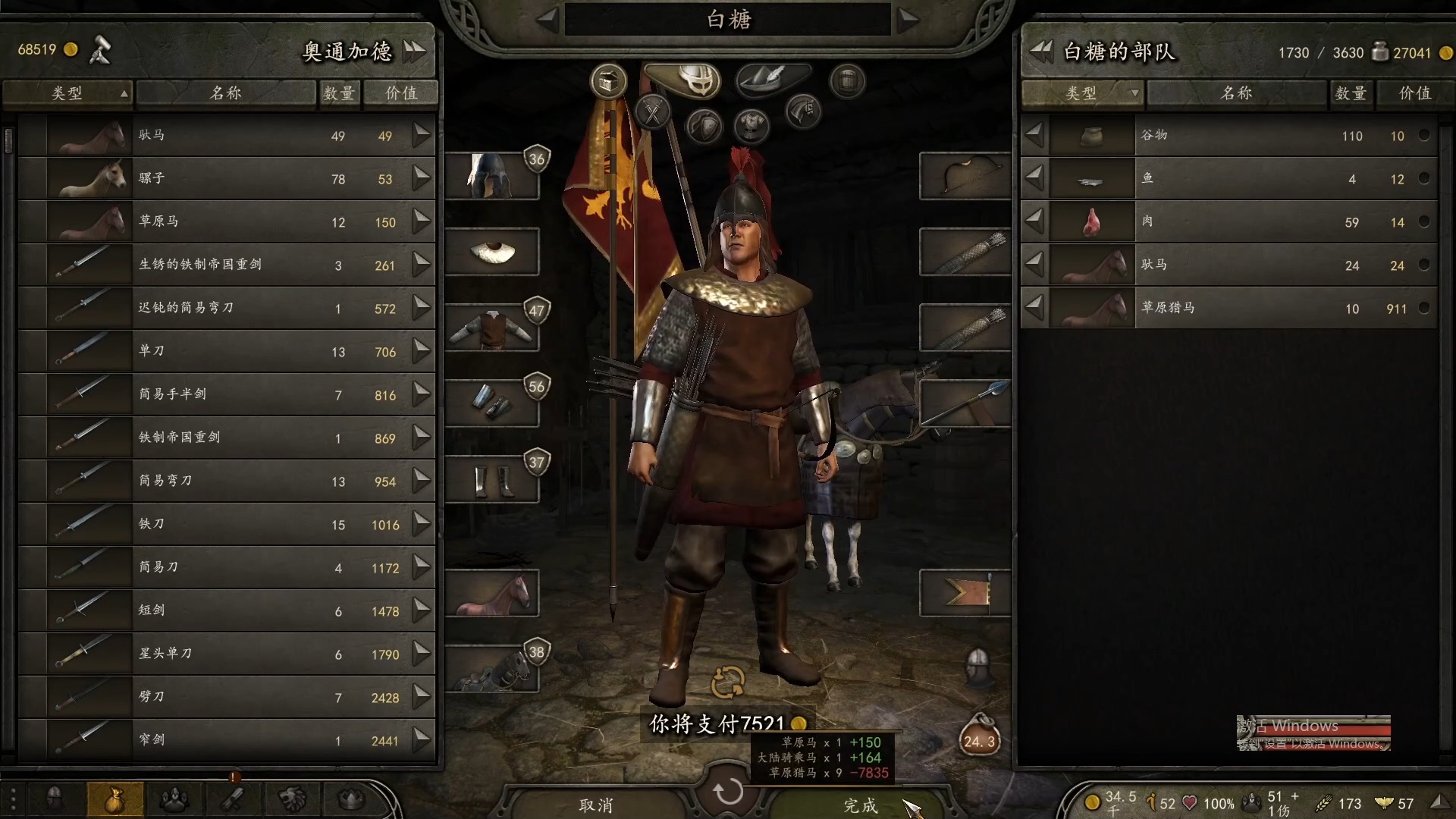Select the equipped bow weapon slot
This screenshot has width=1456, height=819.
pos(965,176)
